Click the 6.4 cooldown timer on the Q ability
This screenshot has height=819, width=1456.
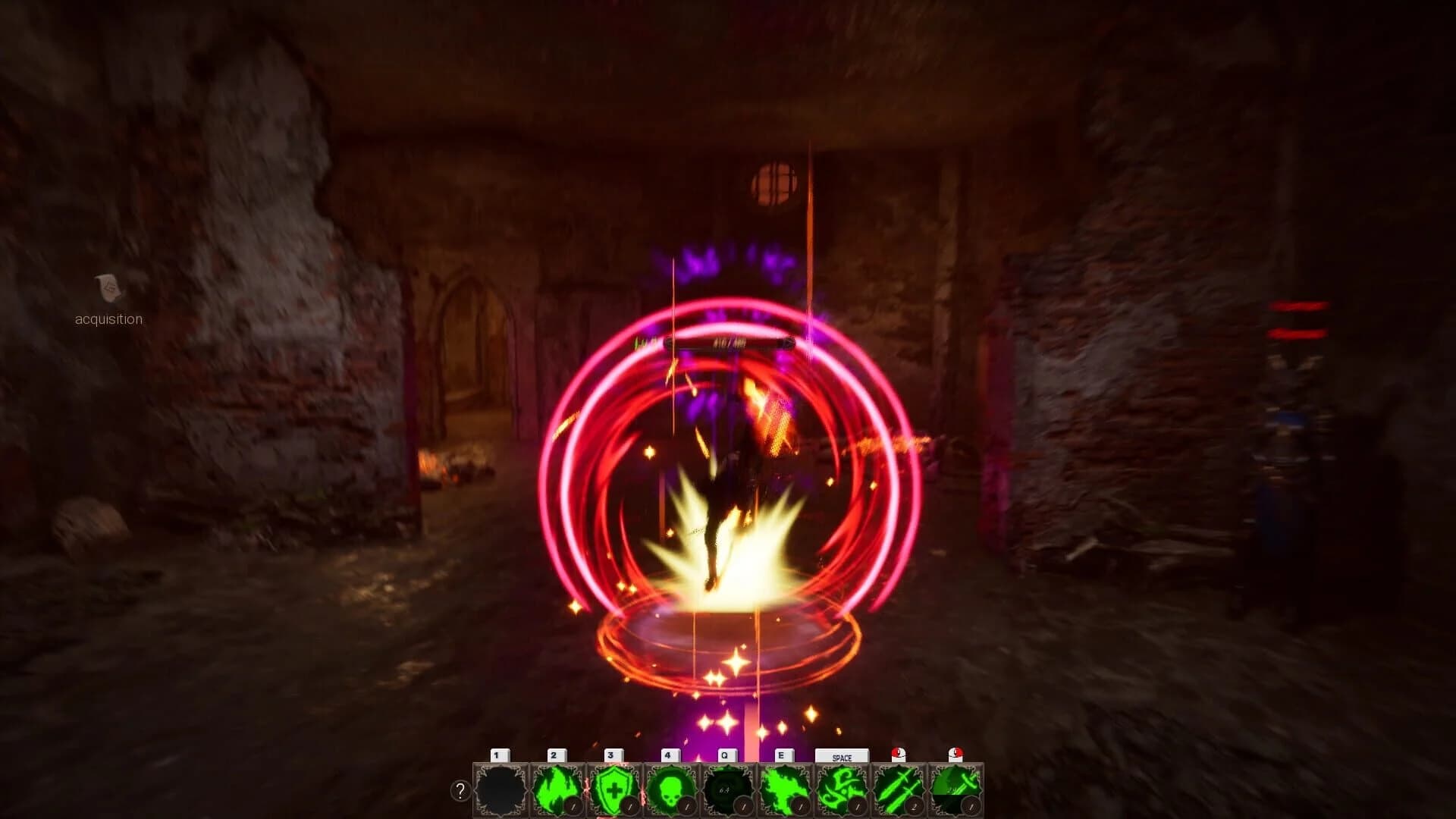[x=723, y=789]
